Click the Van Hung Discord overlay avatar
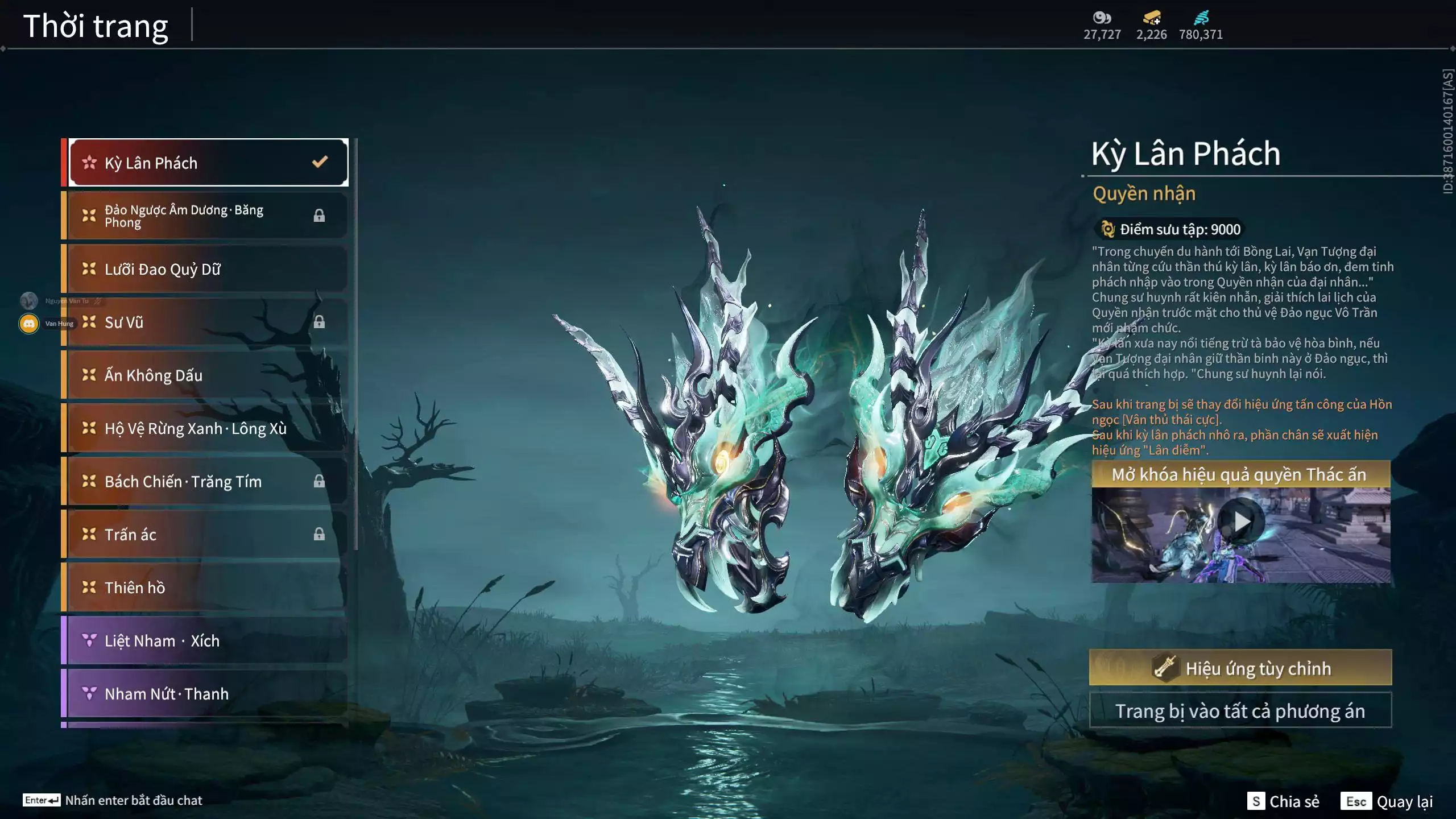Viewport: 1456px width, 819px height. [29, 324]
